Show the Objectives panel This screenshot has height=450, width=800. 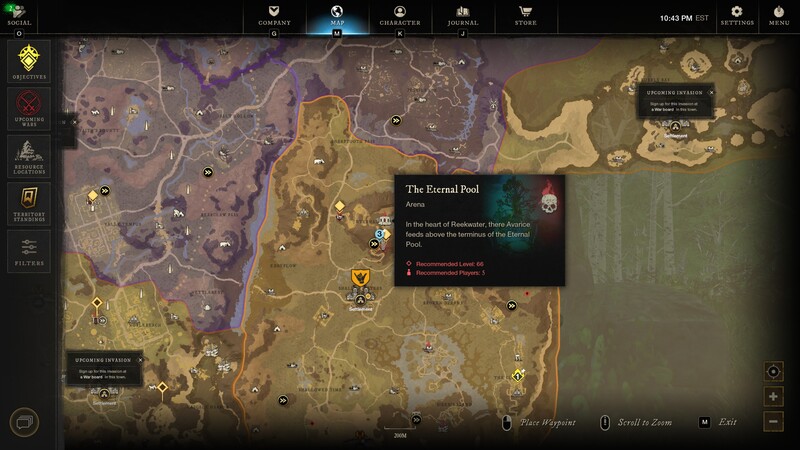(x=29, y=61)
